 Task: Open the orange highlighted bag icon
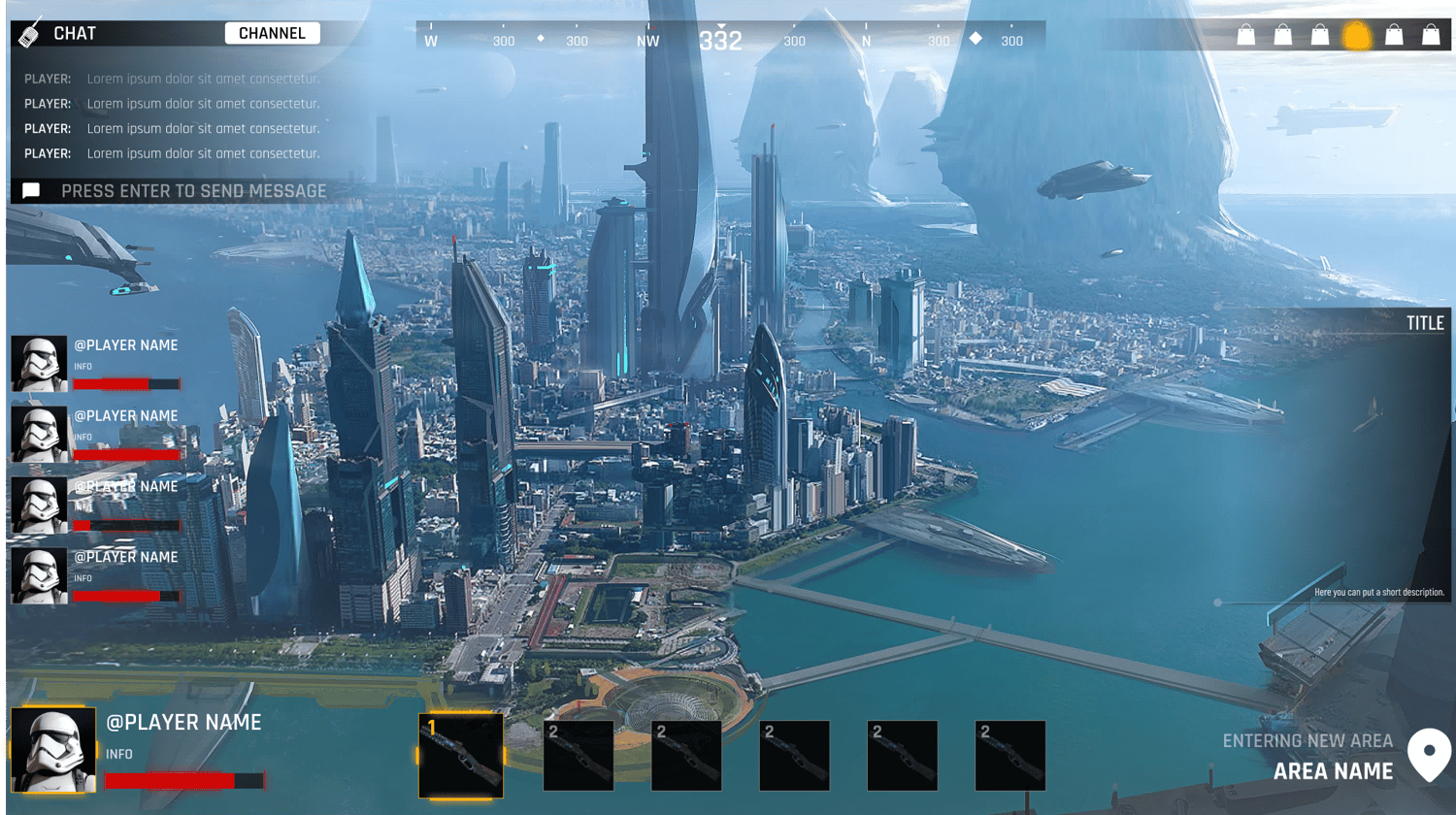coord(1356,36)
